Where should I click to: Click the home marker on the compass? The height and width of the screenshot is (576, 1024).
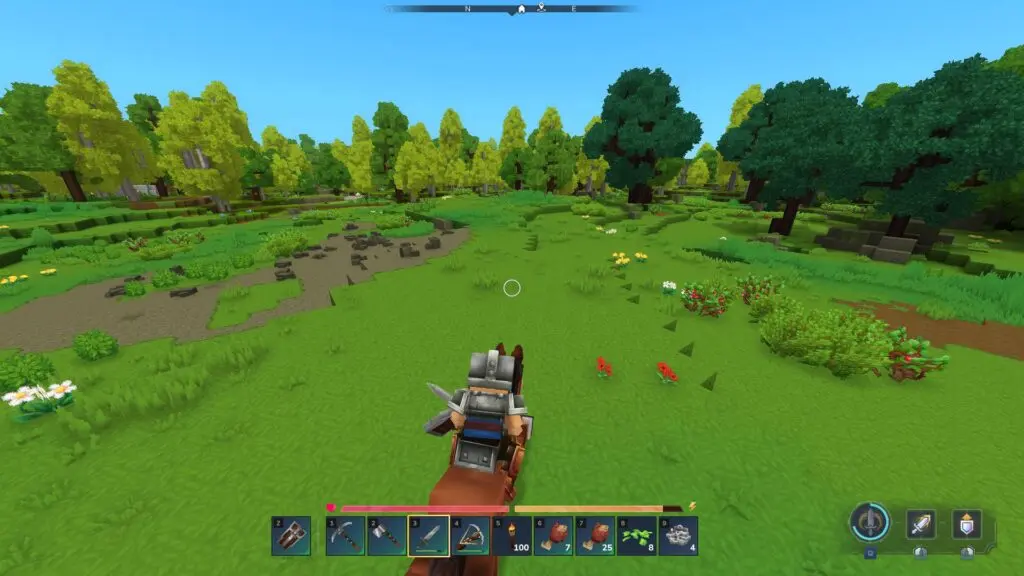pos(520,9)
